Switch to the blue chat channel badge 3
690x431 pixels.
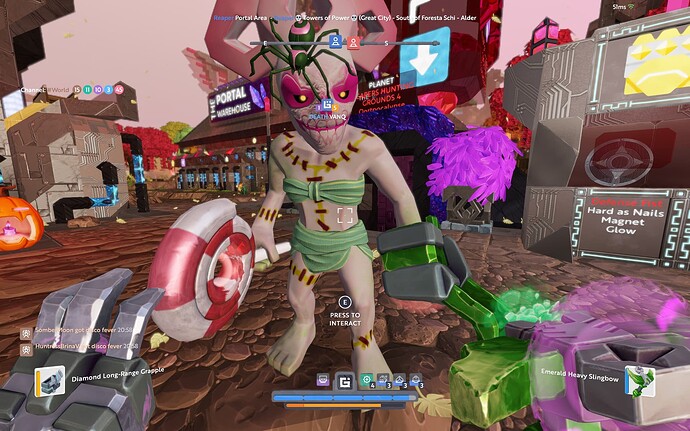[109, 90]
